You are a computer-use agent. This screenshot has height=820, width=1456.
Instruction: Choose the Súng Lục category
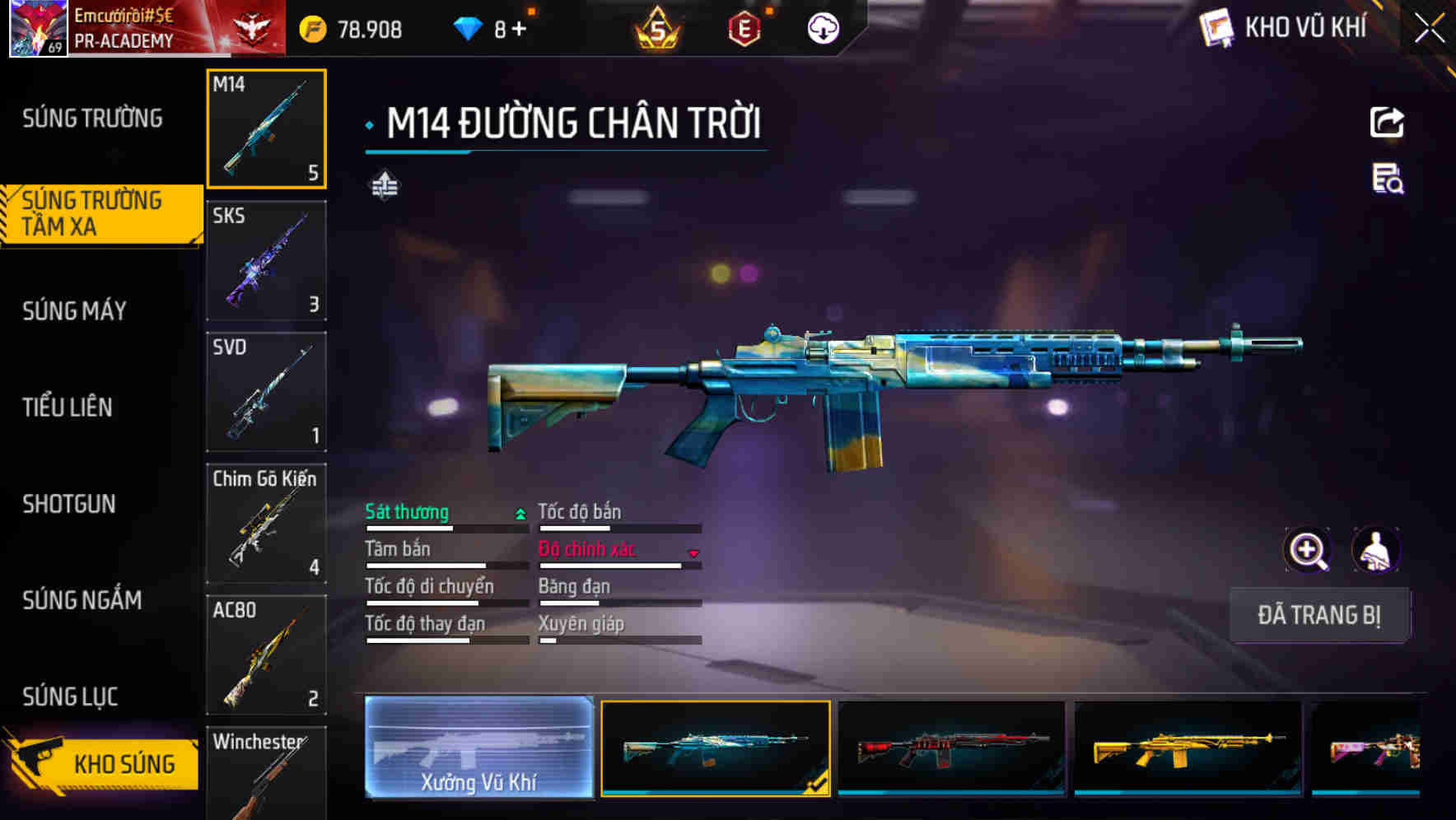[x=71, y=697]
